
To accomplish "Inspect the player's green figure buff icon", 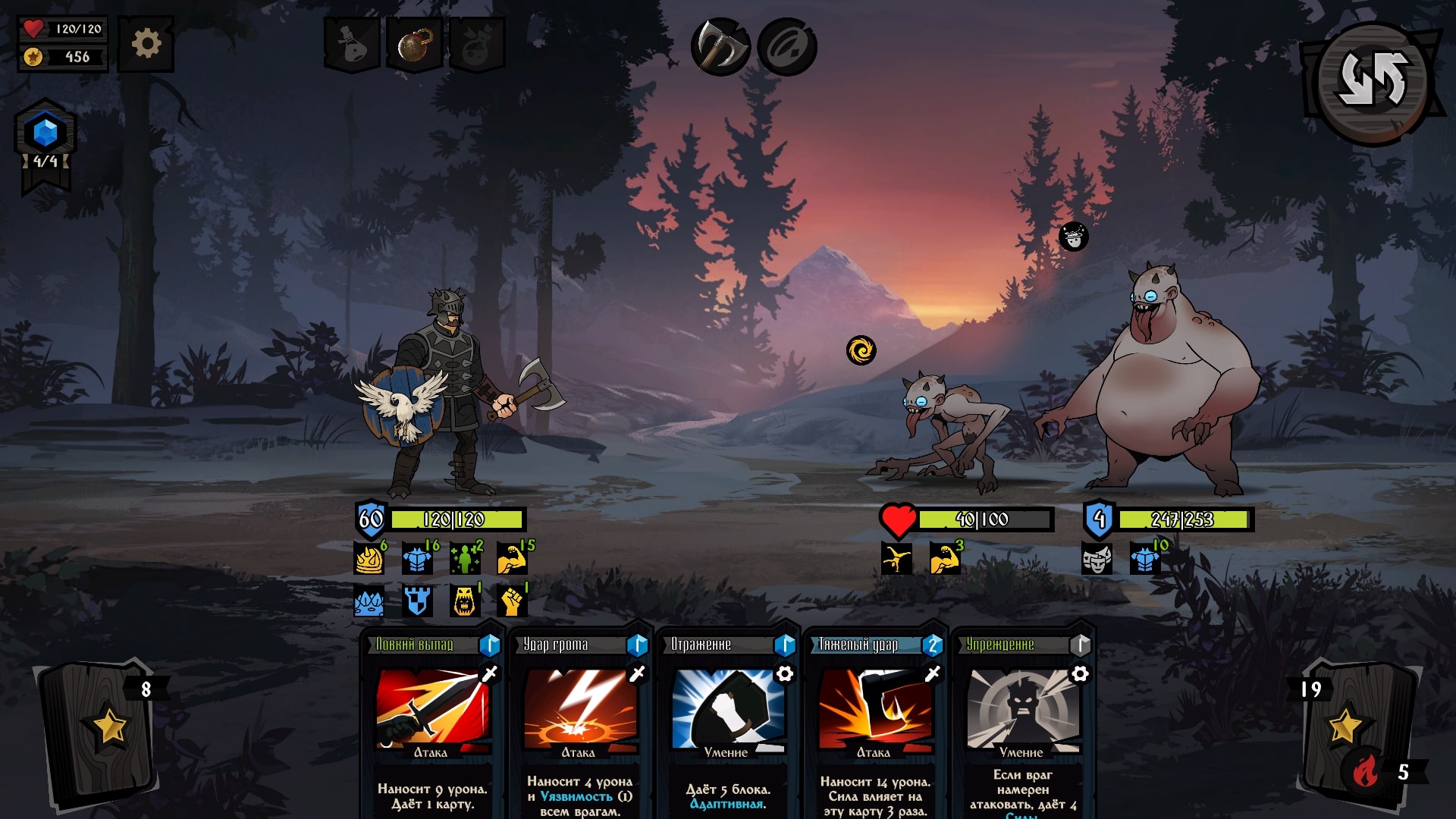I will coord(465,560).
